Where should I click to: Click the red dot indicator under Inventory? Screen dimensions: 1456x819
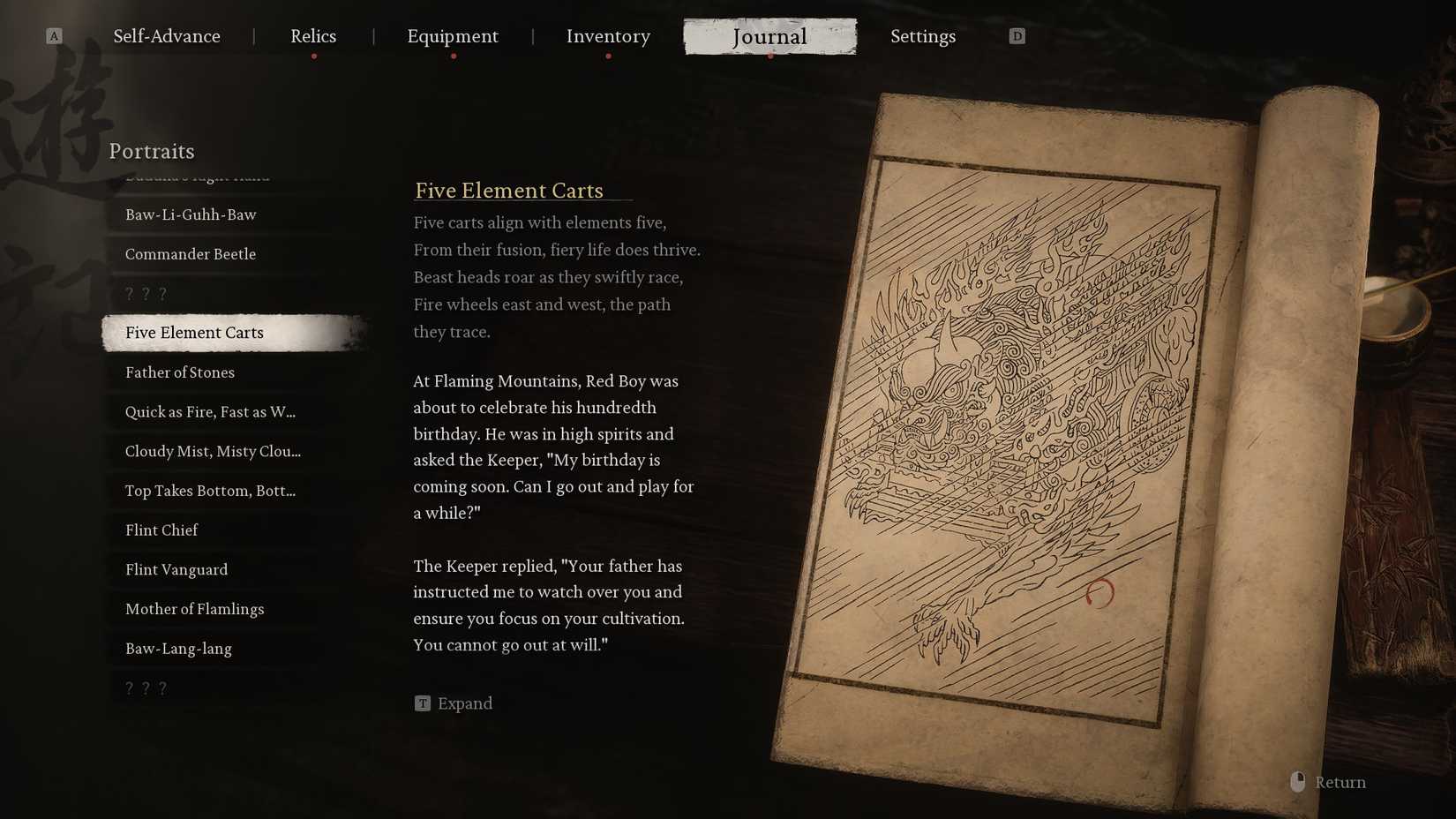point(608,55)
